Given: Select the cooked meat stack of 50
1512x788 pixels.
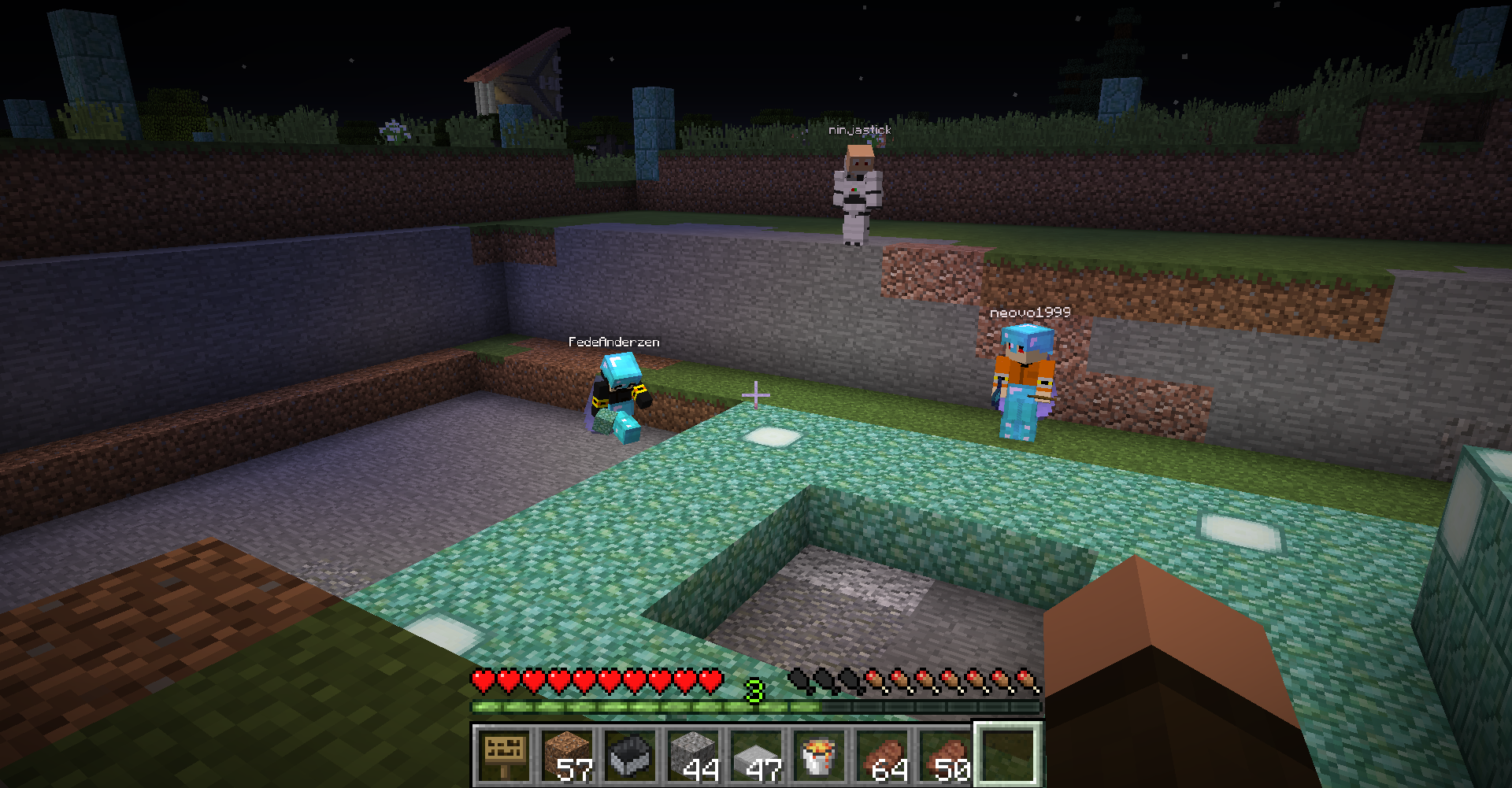Looking at the screenshot, I should [945, 754].
